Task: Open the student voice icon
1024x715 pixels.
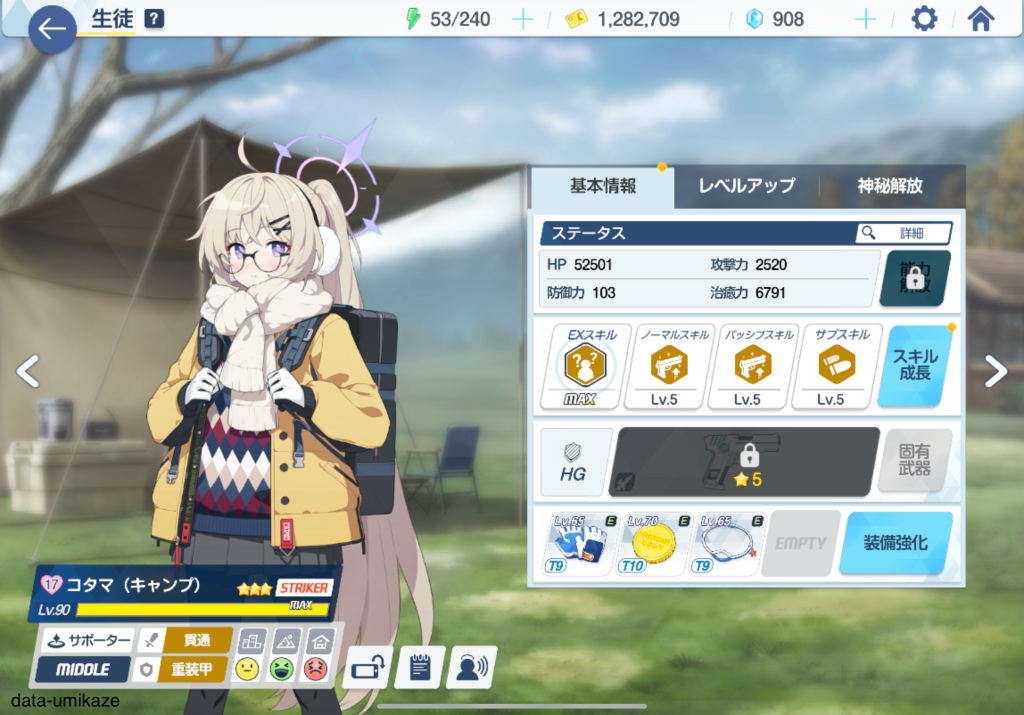Action: pyautogui.click(x=472, y=668)
